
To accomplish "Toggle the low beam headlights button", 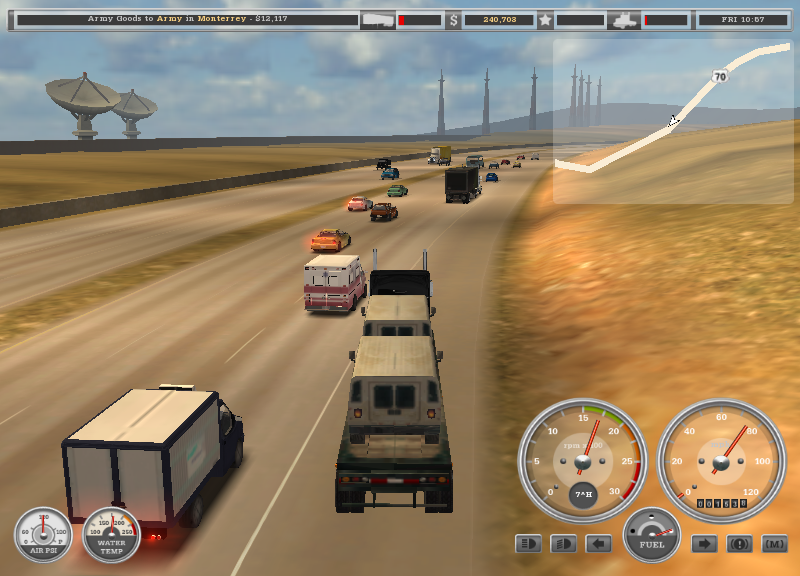I will 563,544.
